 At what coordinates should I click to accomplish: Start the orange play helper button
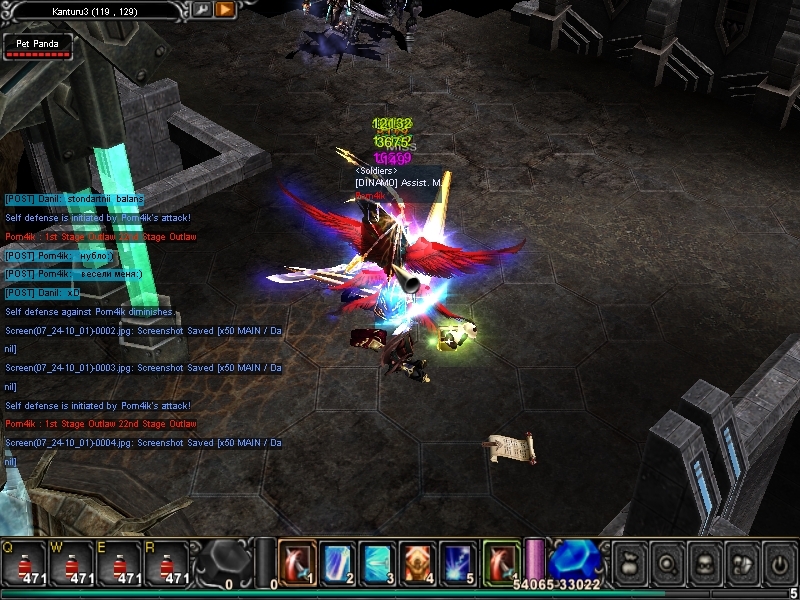coord(225,9)
